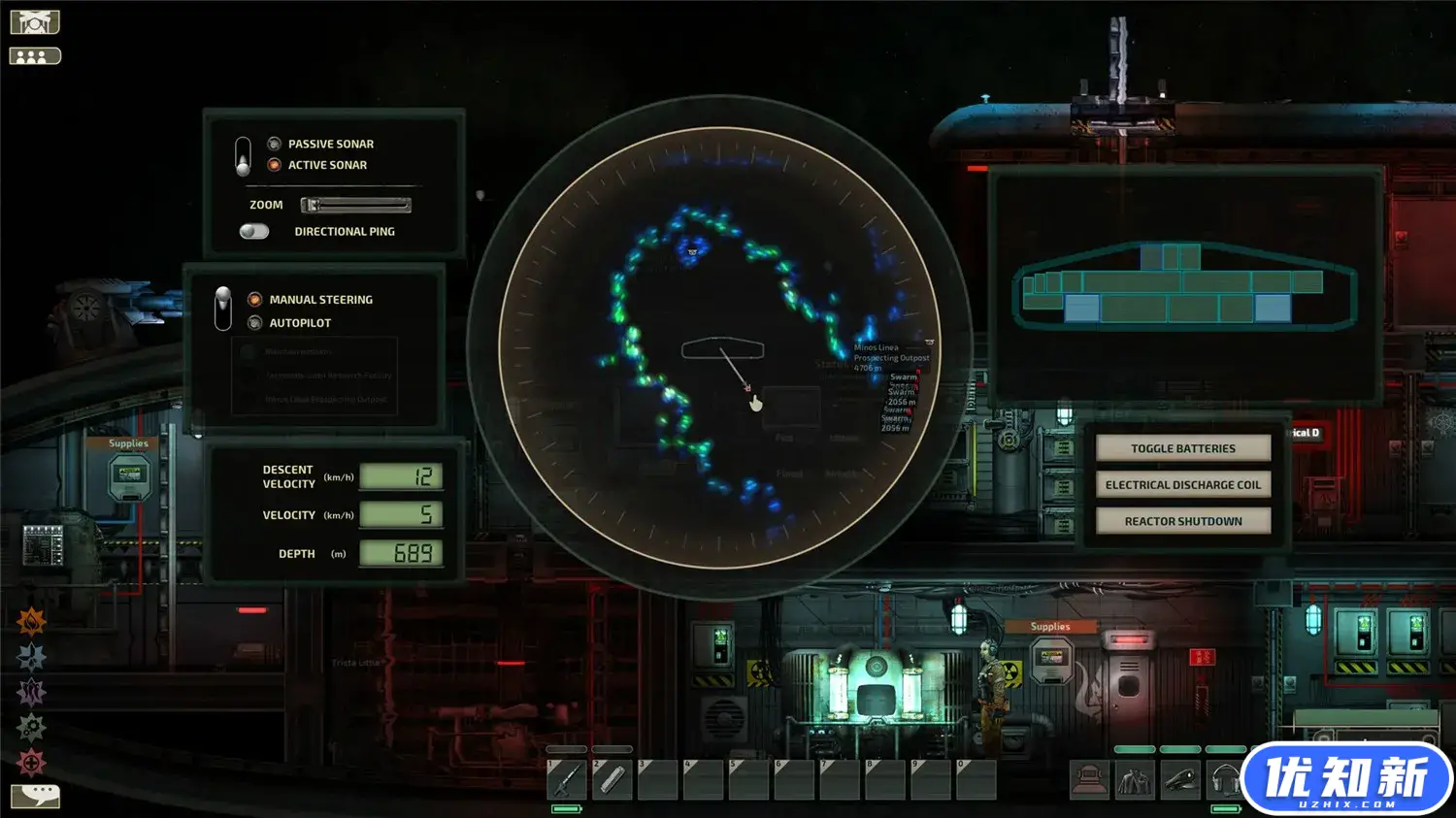The image size is (1456, 818).
Task: Click the Toggle Batteries button
Action: point(1182,448)
